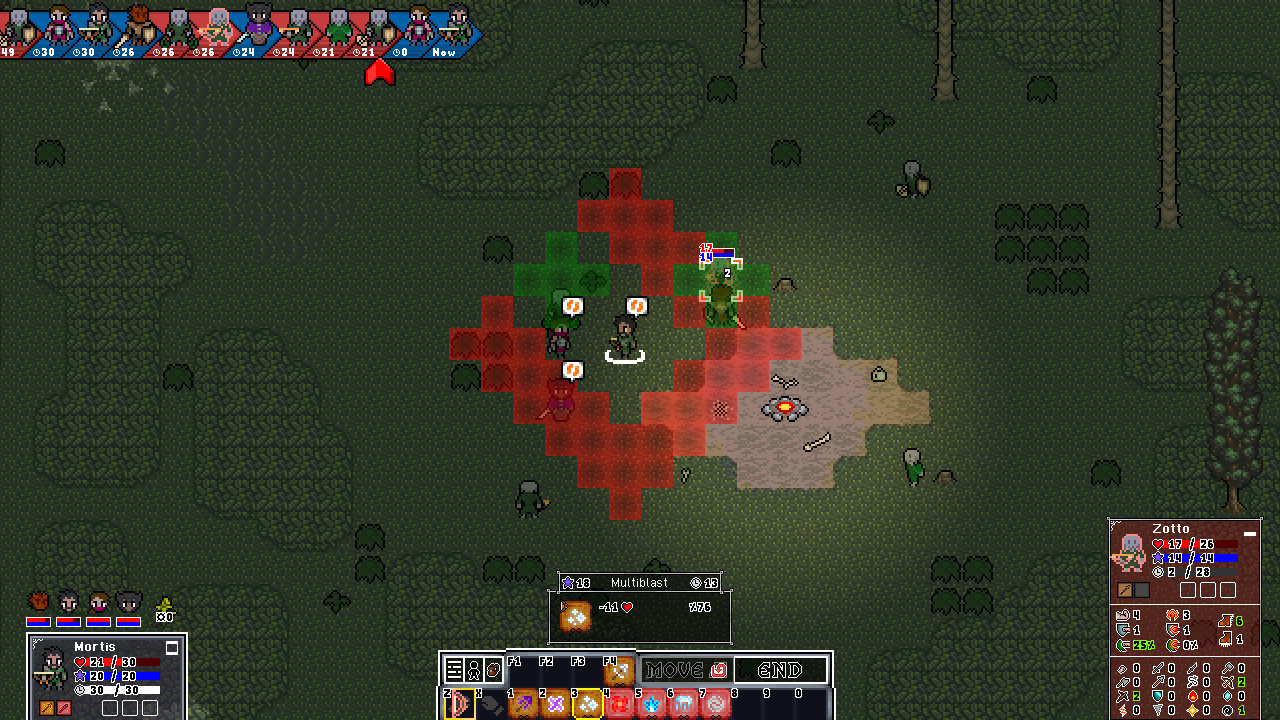Open the inventory bag icon
Viewport: 1280px width, 720px height.
pyautogui.click(x=494, y=670)
